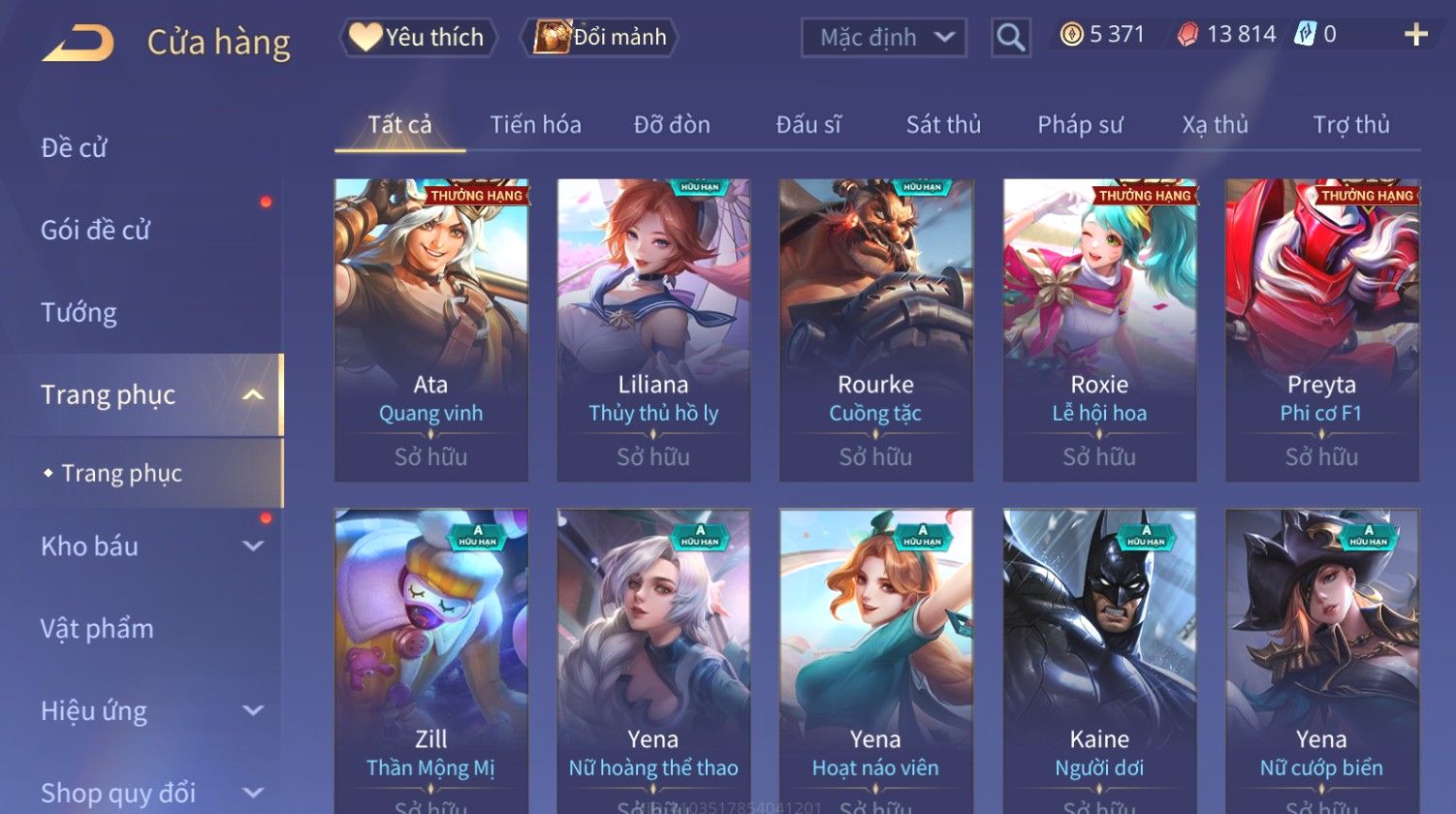Choose the Liliana Thủy thủ hồ ly skin
This screenshot has width=1456, height=814.
[653, 329]
